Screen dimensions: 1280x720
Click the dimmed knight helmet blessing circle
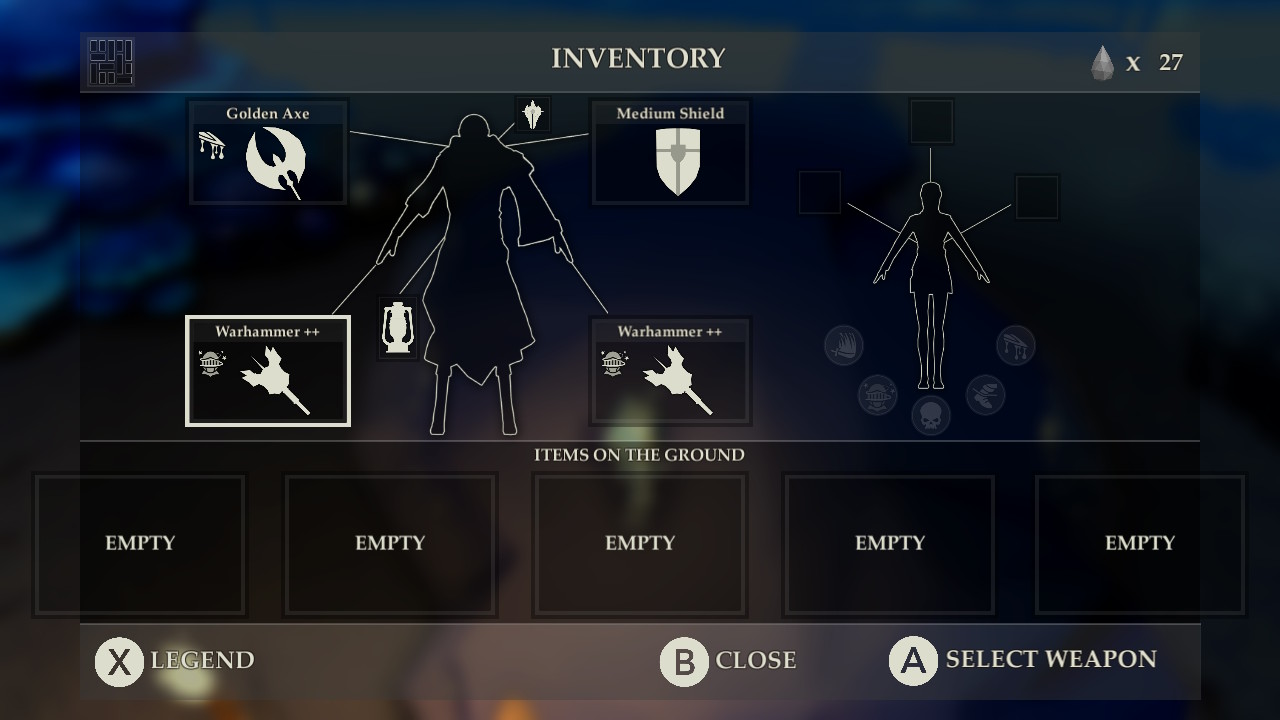click(x=877, y=395)
